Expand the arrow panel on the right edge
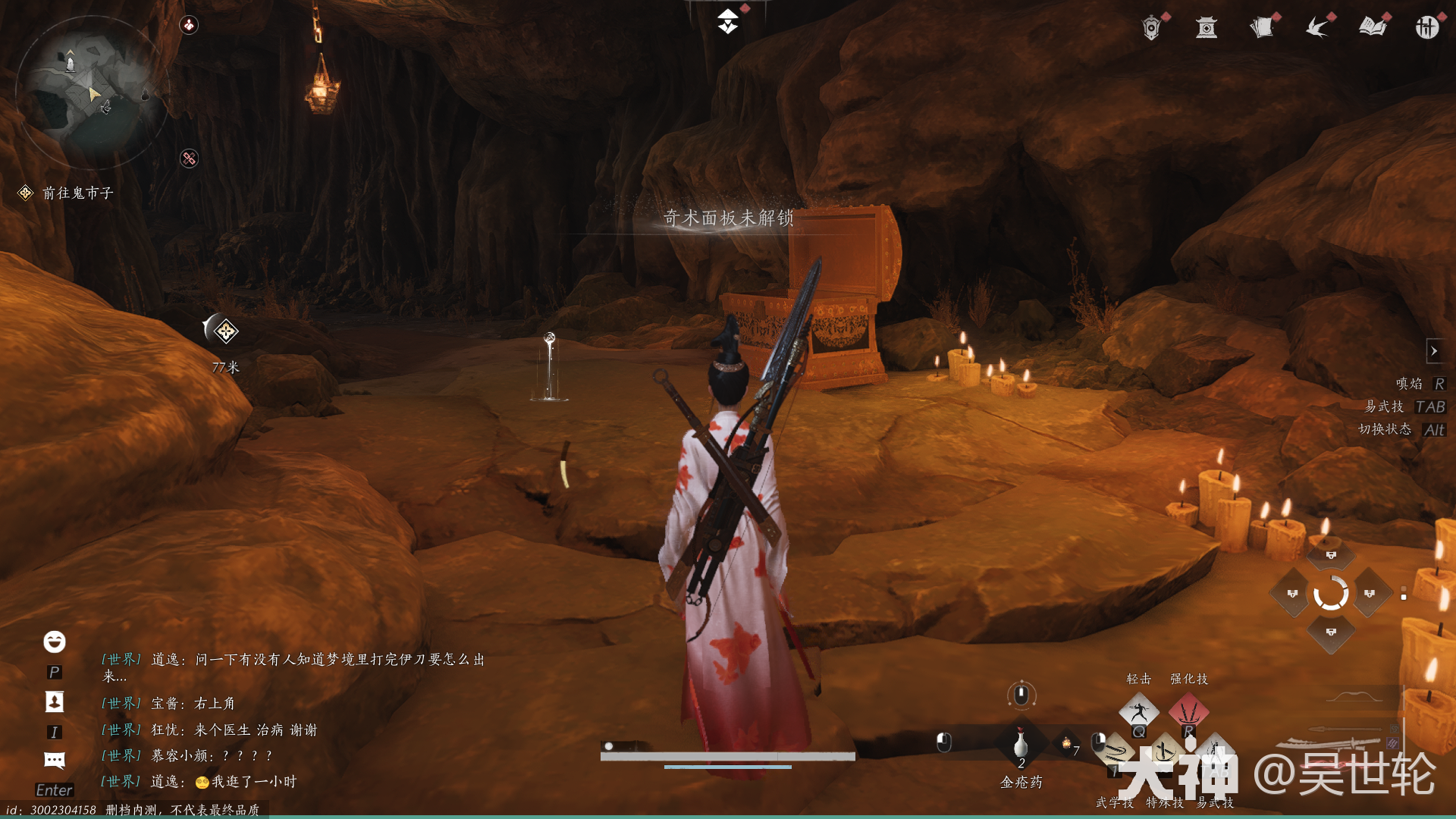The width and height of the screenshot is (1456, 819). tap(1433, 351)
